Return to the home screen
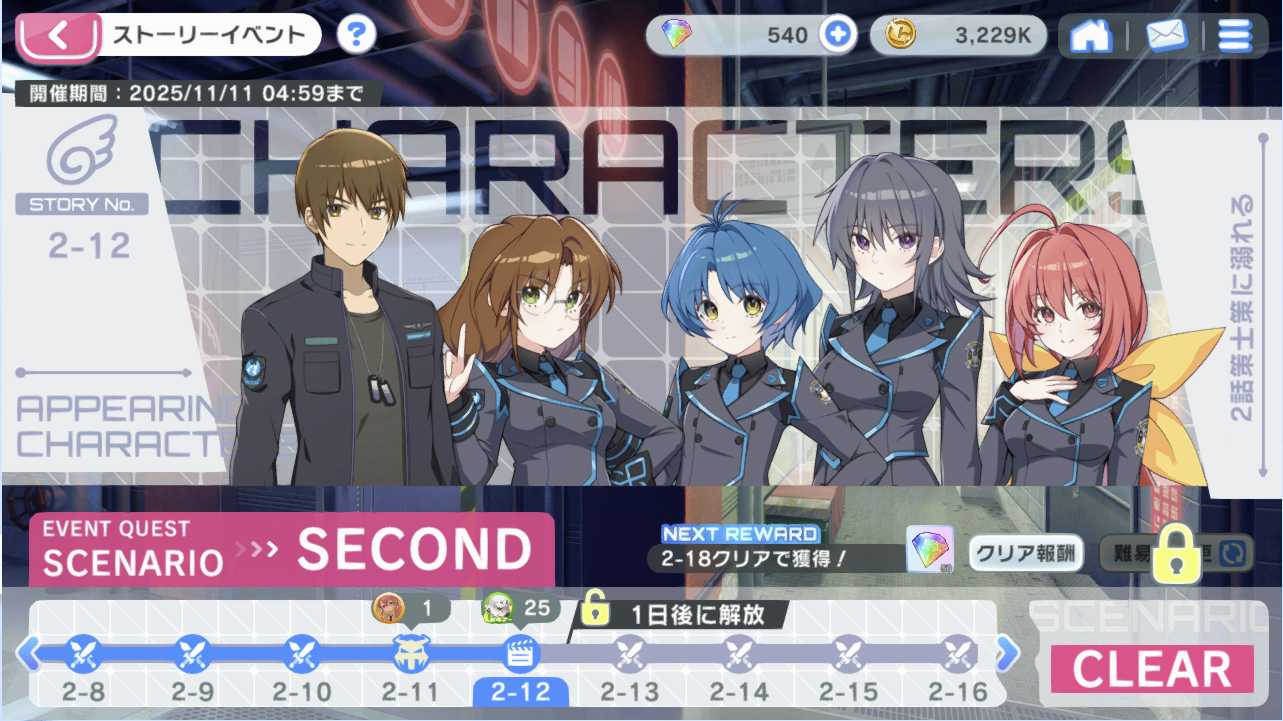Viewport: 1283px width, 721px height. [x=1091, y=37]
